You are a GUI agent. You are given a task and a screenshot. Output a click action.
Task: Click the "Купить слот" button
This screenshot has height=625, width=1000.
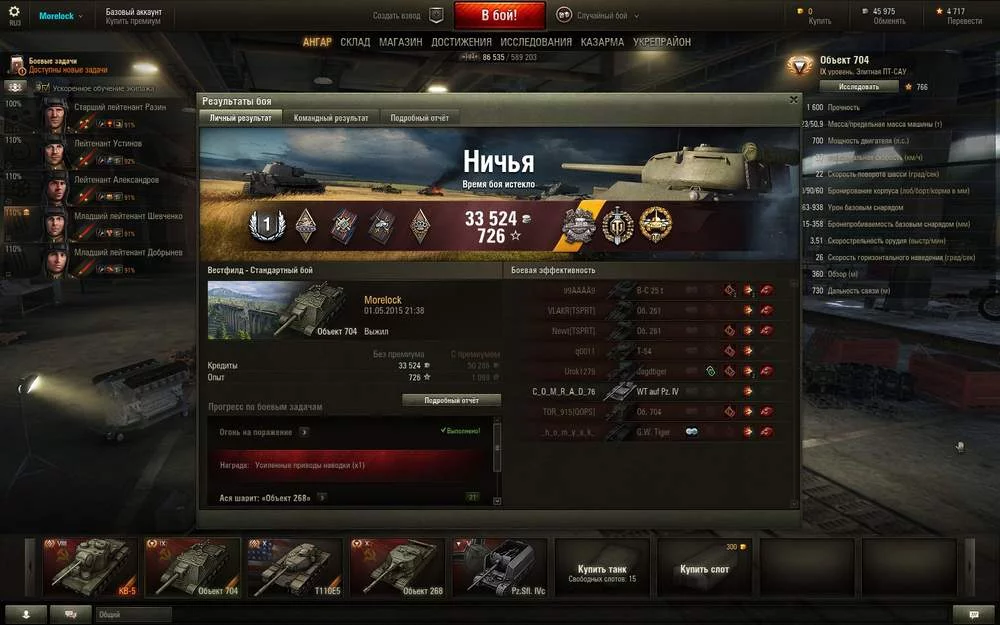(704, 567)
